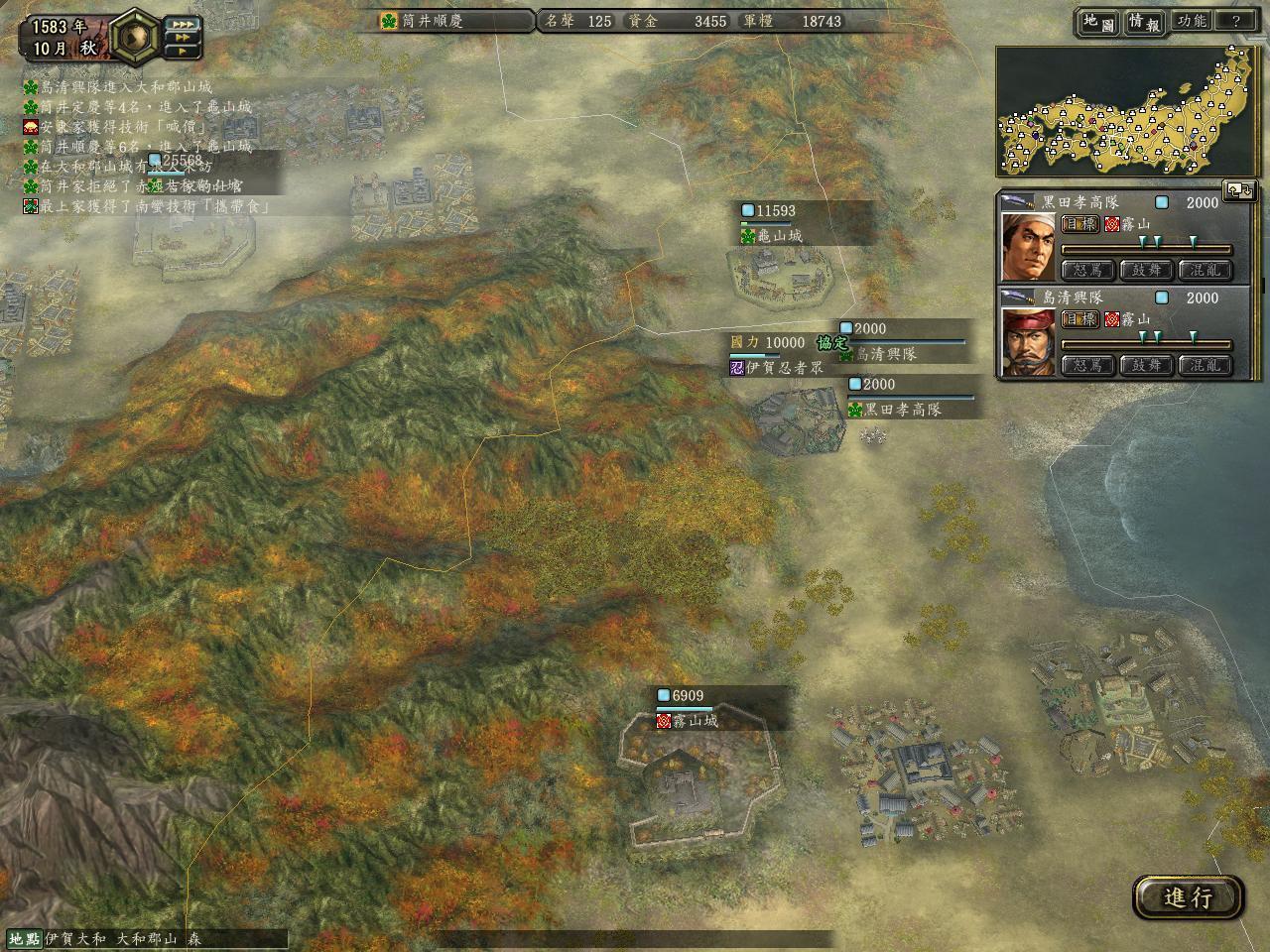Toggle the unit panel swap button
The width and height of the screenshot is (1270, 952).
click(x=1239, y=190)
